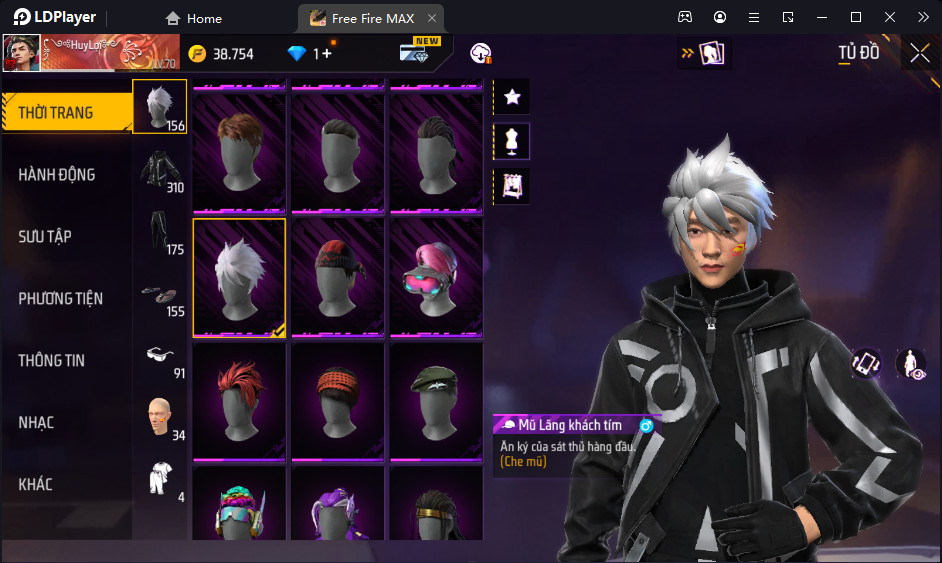Select the white spiky hair item
This screenshot has height=563, width=942.
[x=239, y=277]
